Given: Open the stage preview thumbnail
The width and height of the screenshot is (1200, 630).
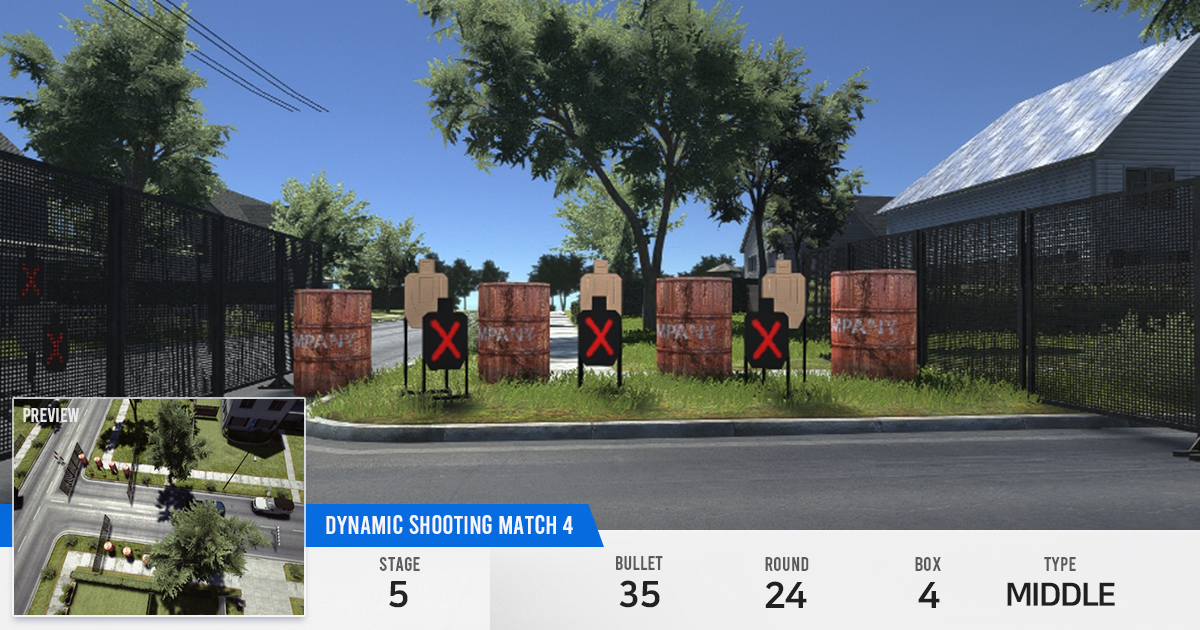Looking at the screenshot, I should pyautogui.click(x=158, y=506).
